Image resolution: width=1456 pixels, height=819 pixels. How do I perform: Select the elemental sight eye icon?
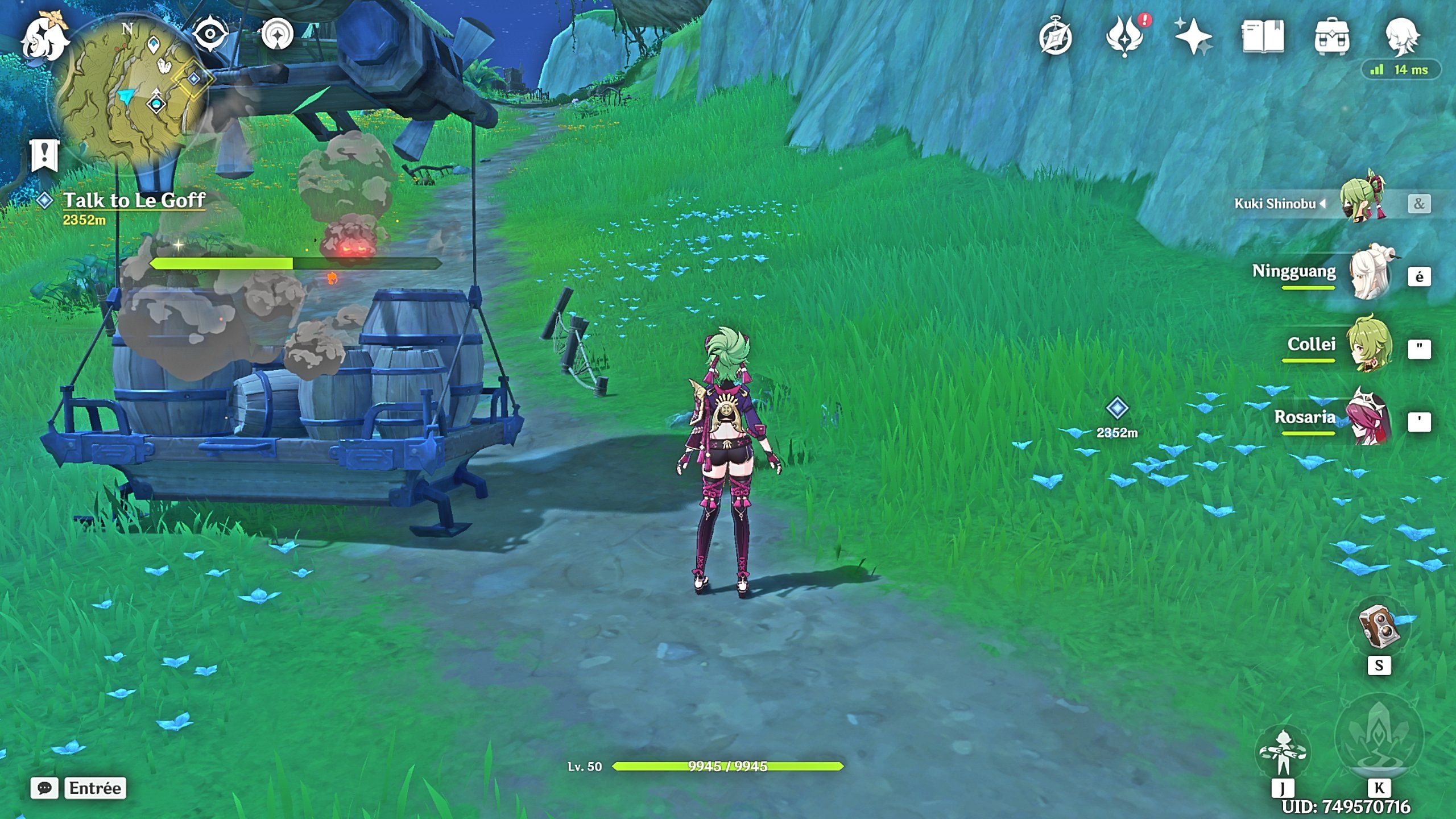click(210, 33)
